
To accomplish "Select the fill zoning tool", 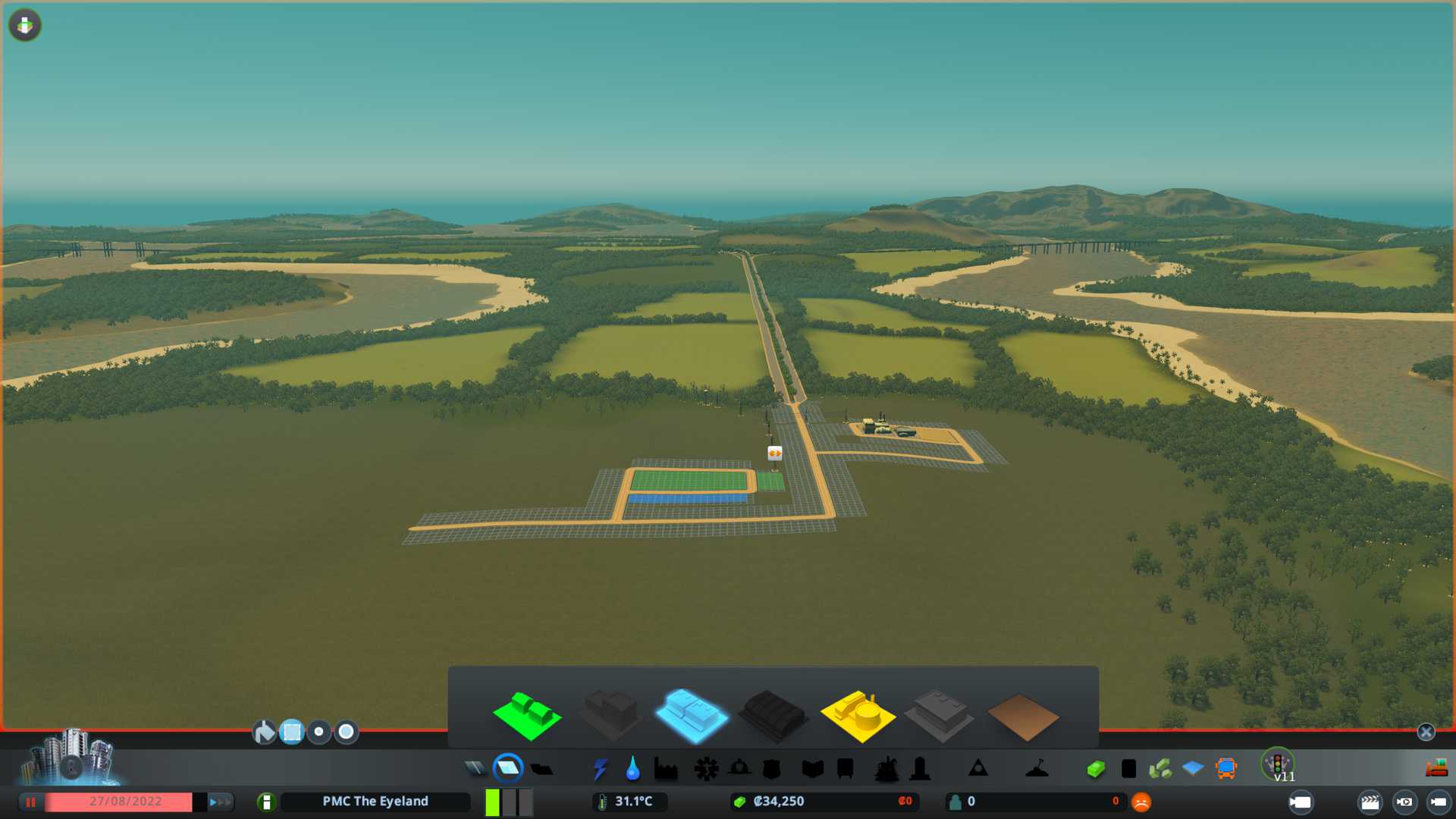I will 264,732.
